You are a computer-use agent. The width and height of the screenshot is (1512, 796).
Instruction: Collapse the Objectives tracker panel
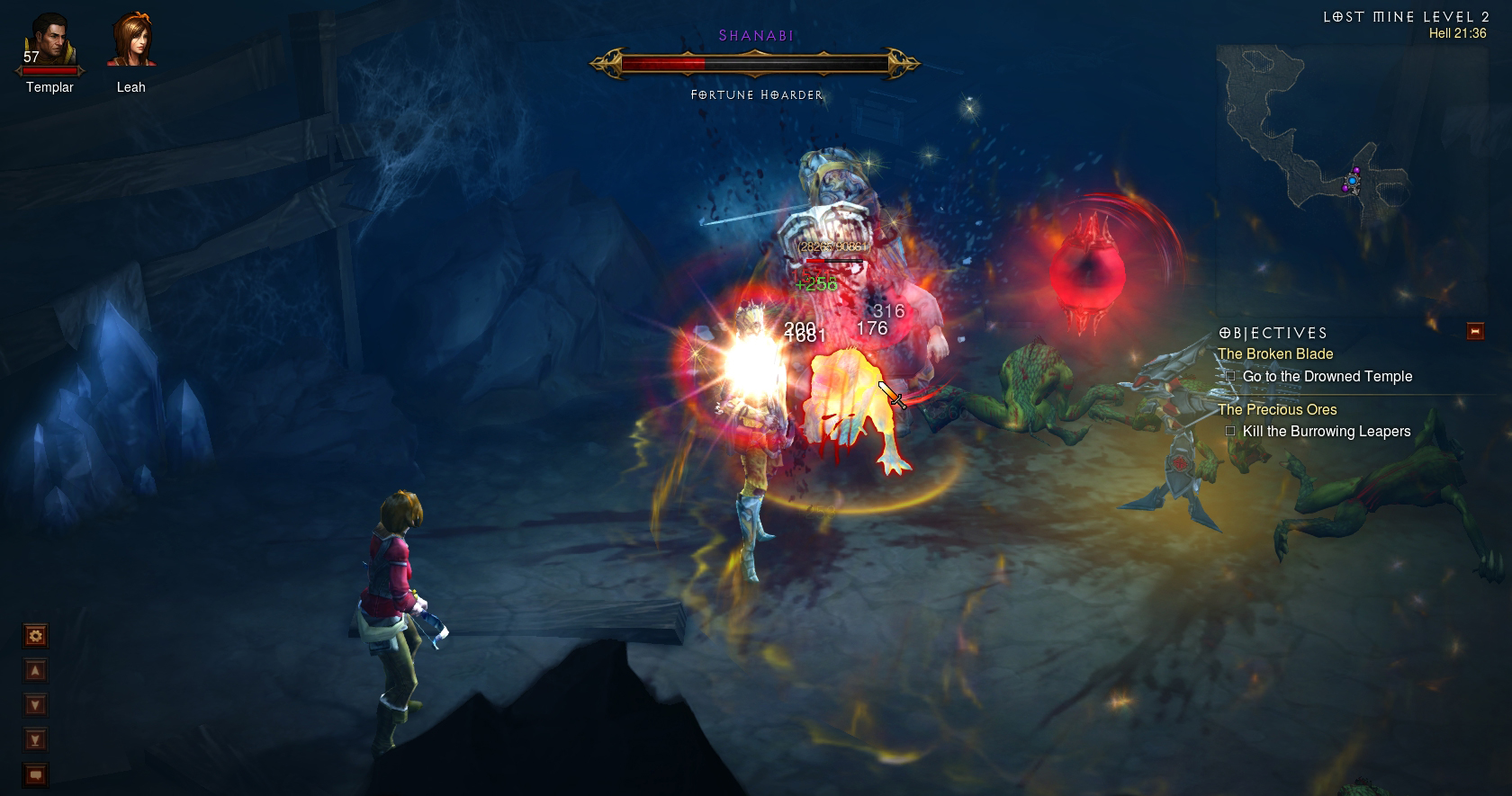click(1475, 331)
